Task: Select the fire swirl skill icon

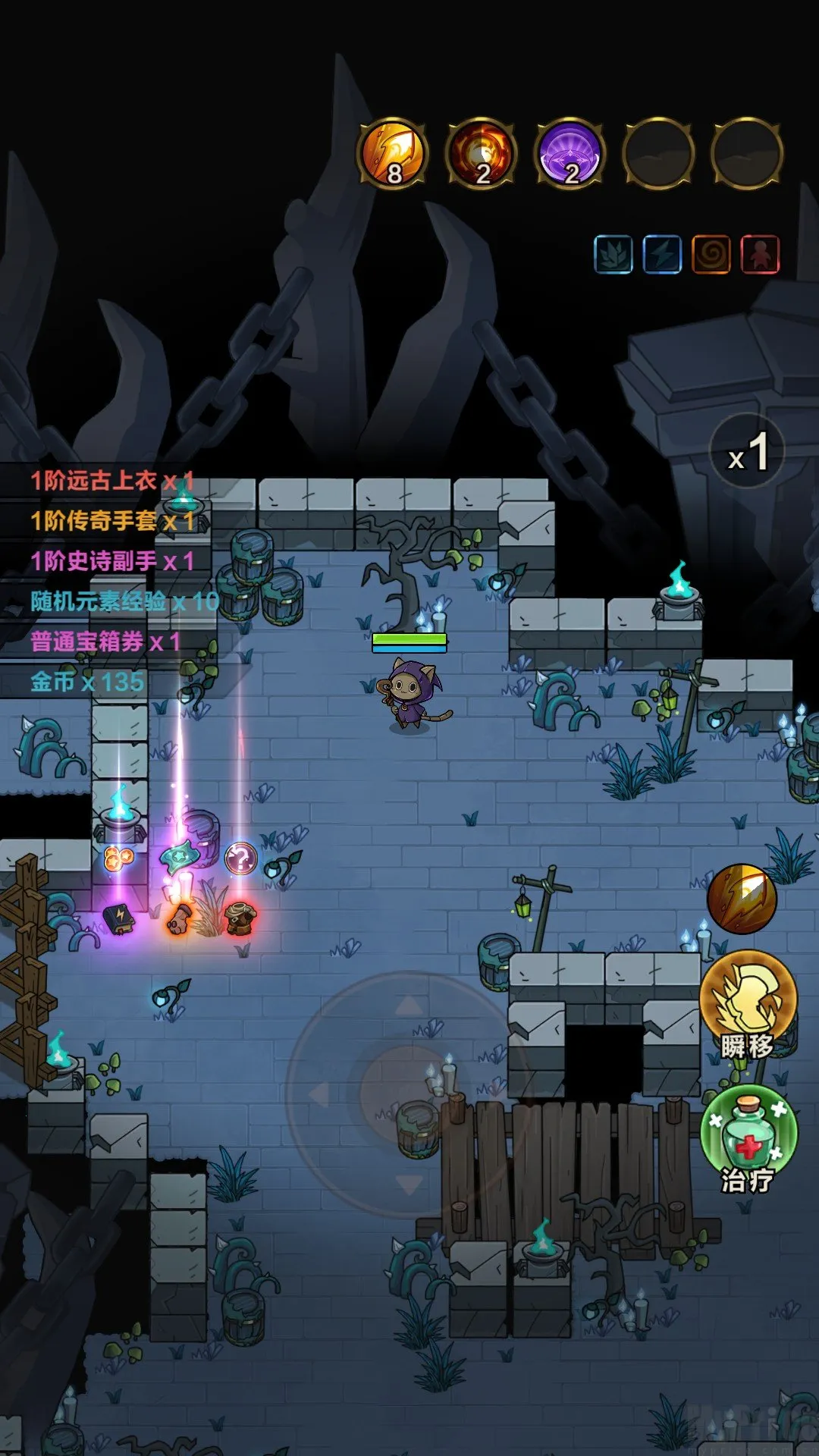Action: coord(482,153)
